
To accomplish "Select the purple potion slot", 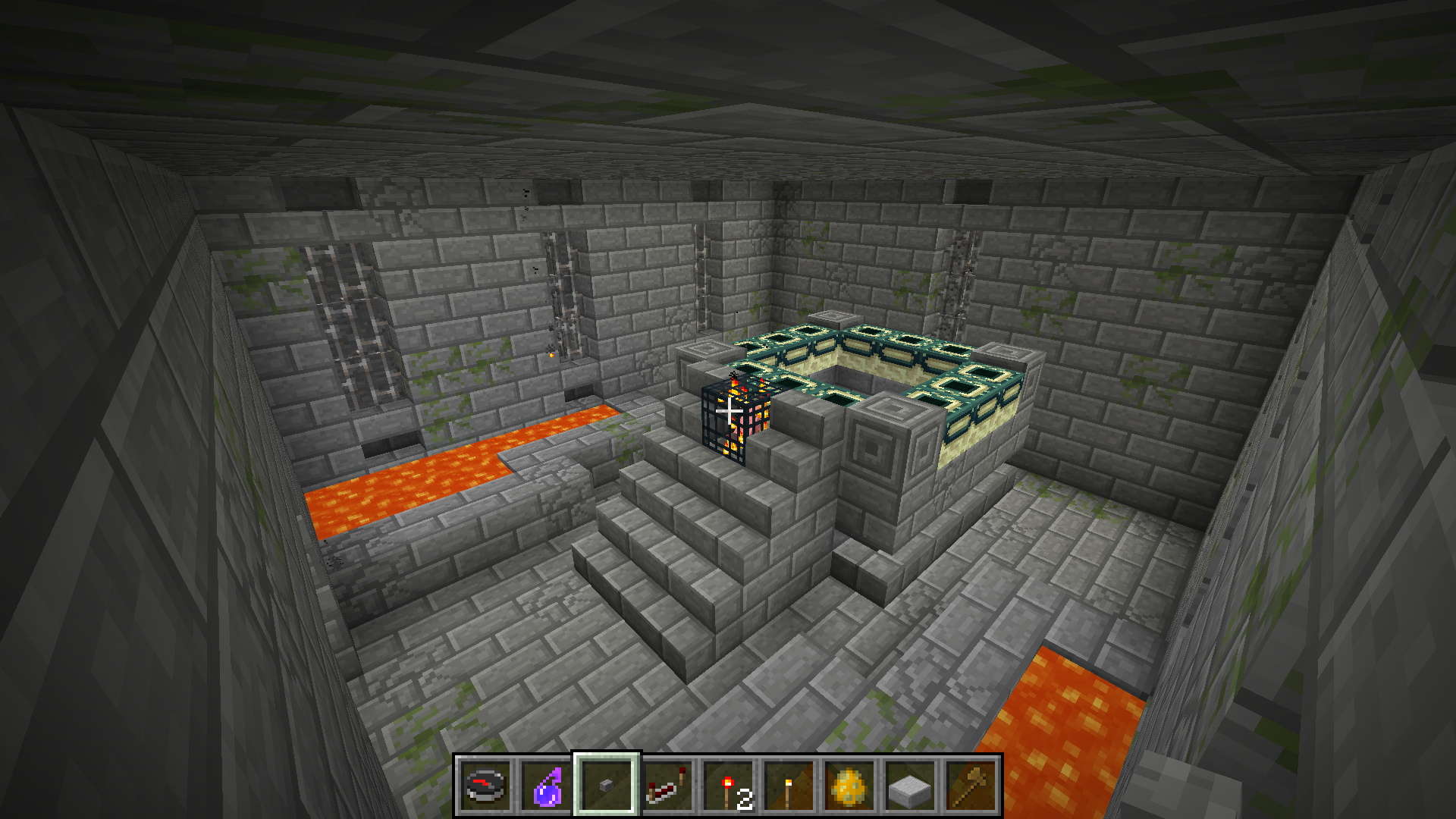I will point(546,786).
